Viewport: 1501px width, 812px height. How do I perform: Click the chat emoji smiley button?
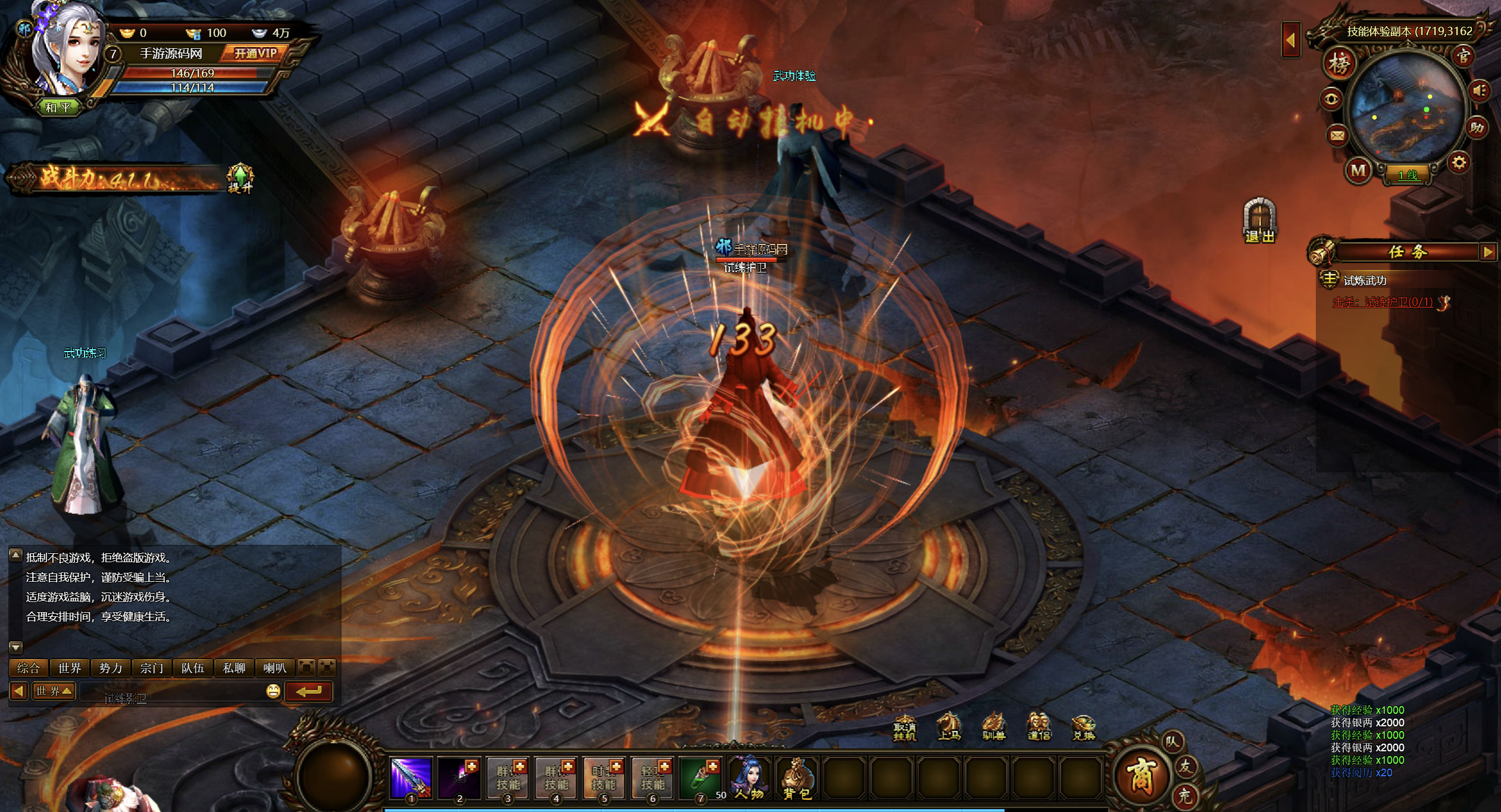[273, 691]
